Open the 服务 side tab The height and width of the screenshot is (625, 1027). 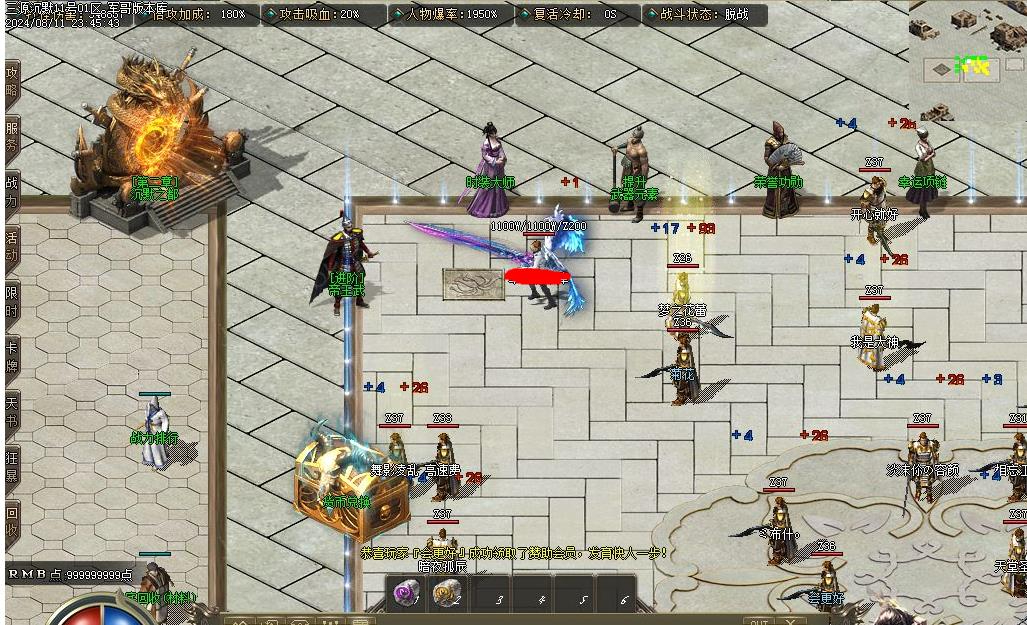pyautogui.click(x=12, y=136)
